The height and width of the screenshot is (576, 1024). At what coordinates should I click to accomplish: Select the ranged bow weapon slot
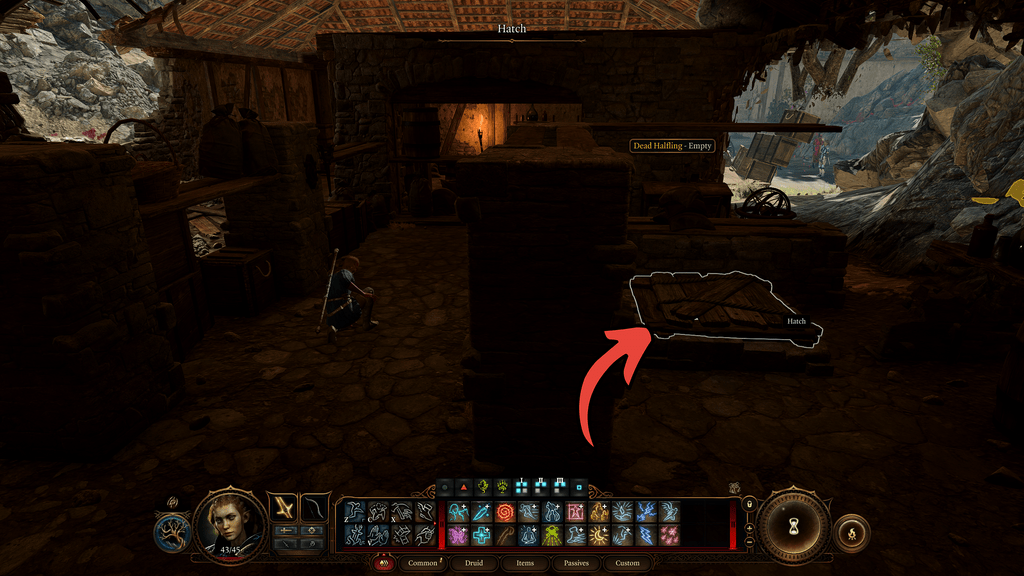point(315,509)
